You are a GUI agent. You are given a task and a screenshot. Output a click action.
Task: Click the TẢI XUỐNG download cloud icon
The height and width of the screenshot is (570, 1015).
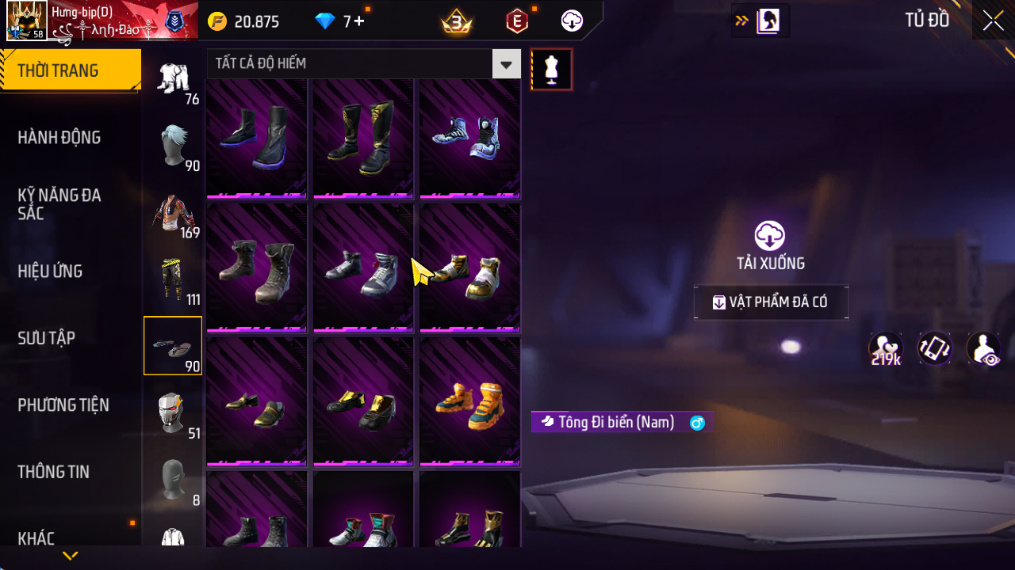(x=769, y=236)
